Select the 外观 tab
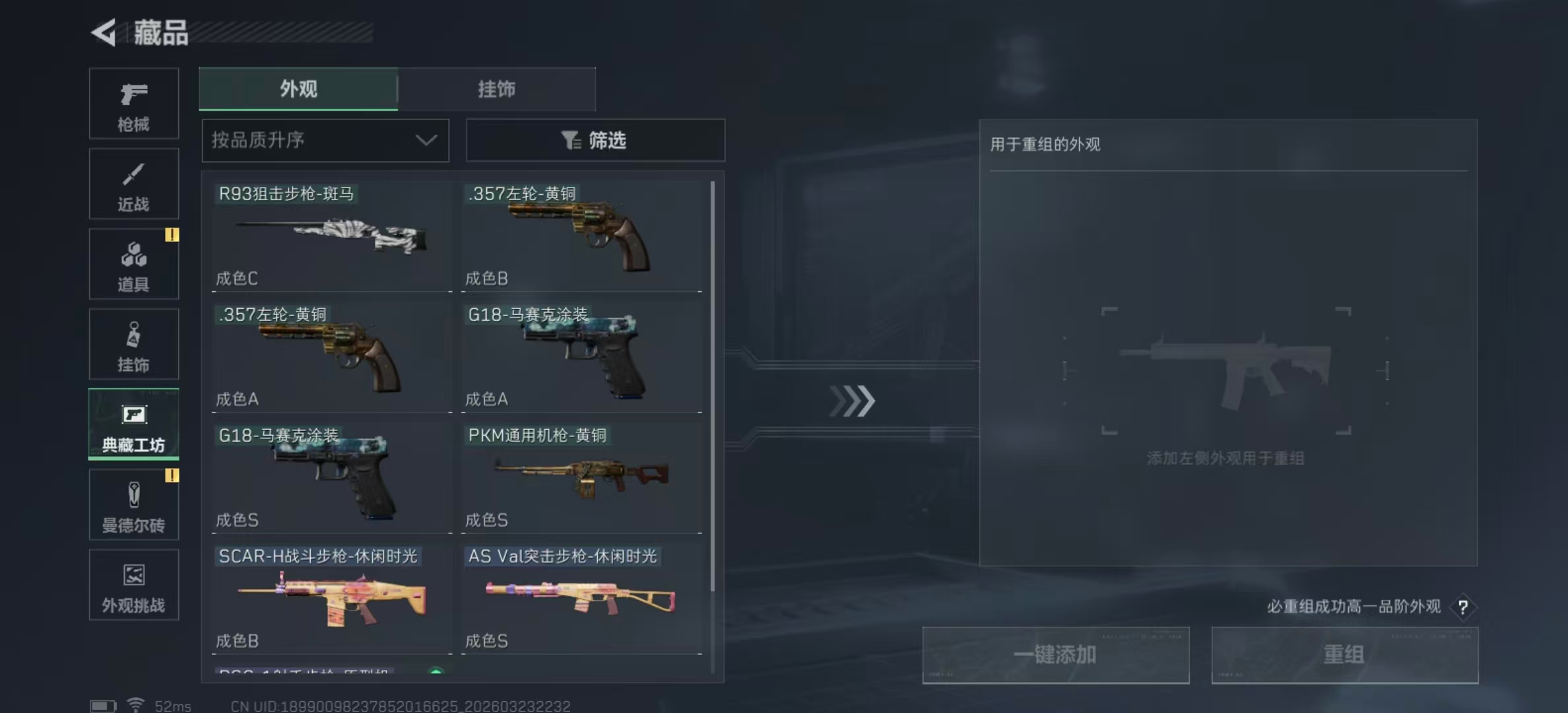This screenshot has width=1568, height=713. click(298, 89)
